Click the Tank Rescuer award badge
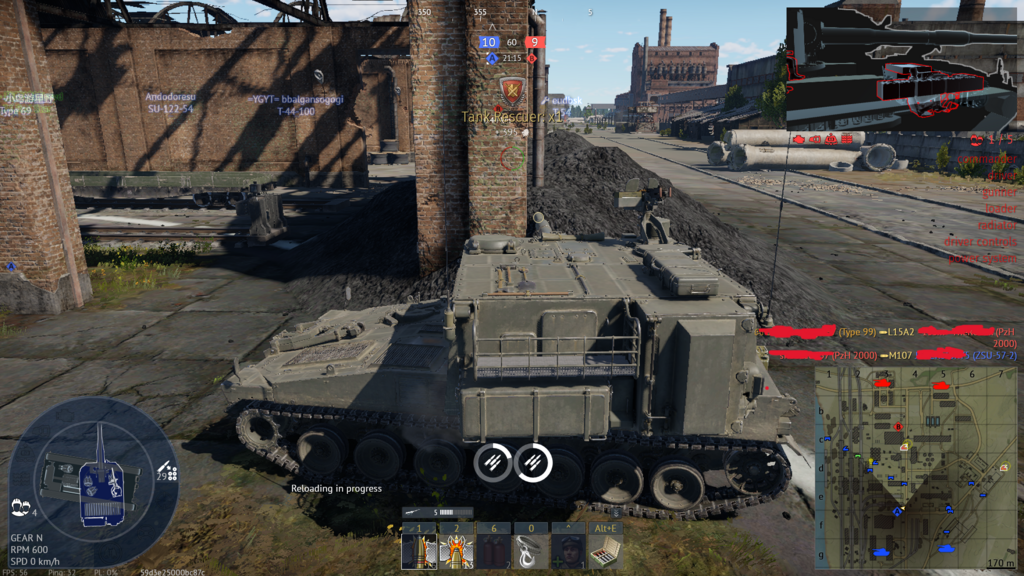Screen dimensions: 1024x576 [x=512, y=92]
